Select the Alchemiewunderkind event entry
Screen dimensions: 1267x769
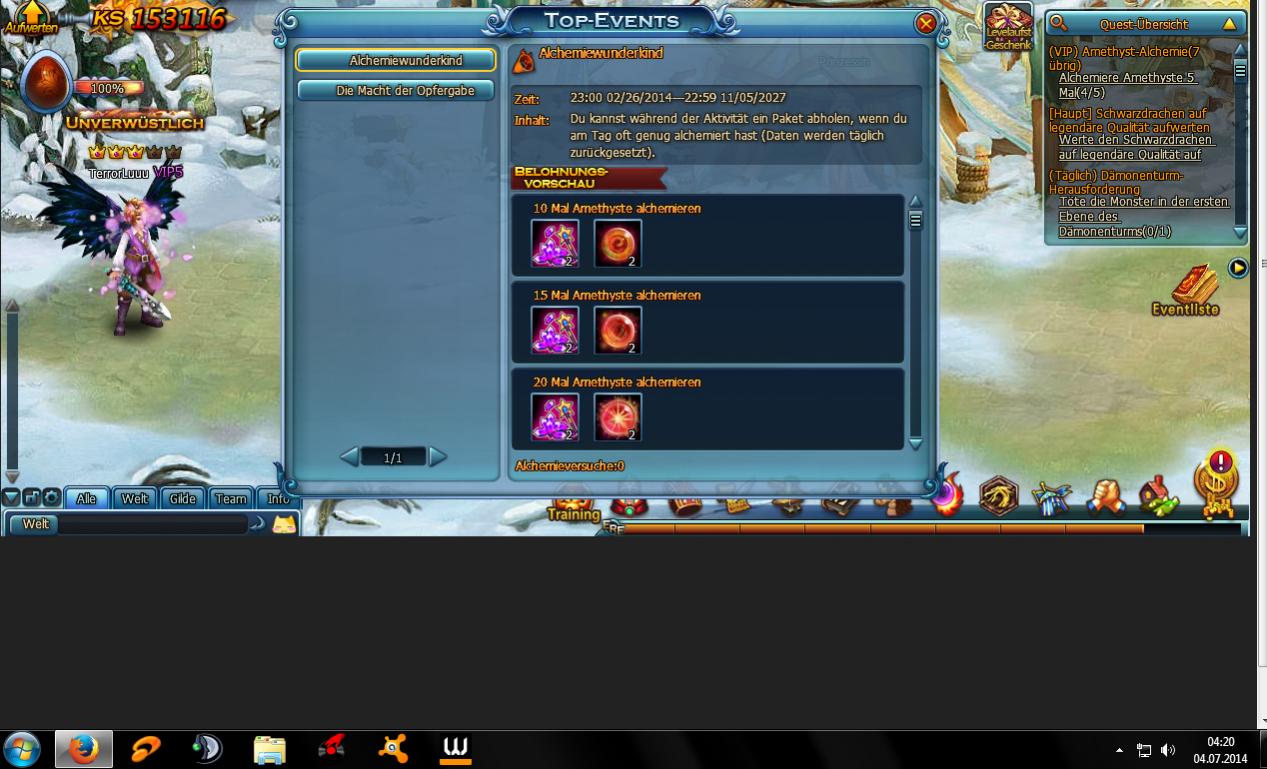click(x=396, y=61)
